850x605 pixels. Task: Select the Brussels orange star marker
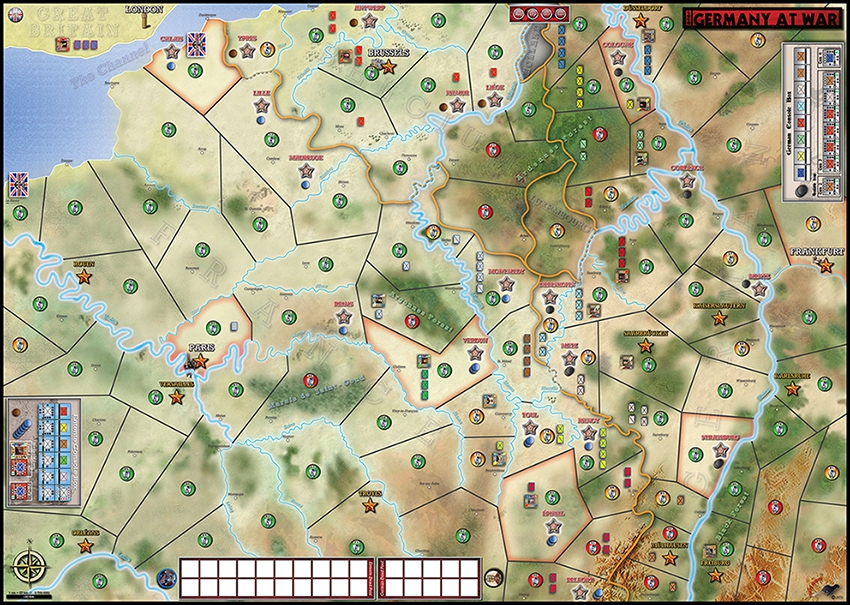click(388, 68)
